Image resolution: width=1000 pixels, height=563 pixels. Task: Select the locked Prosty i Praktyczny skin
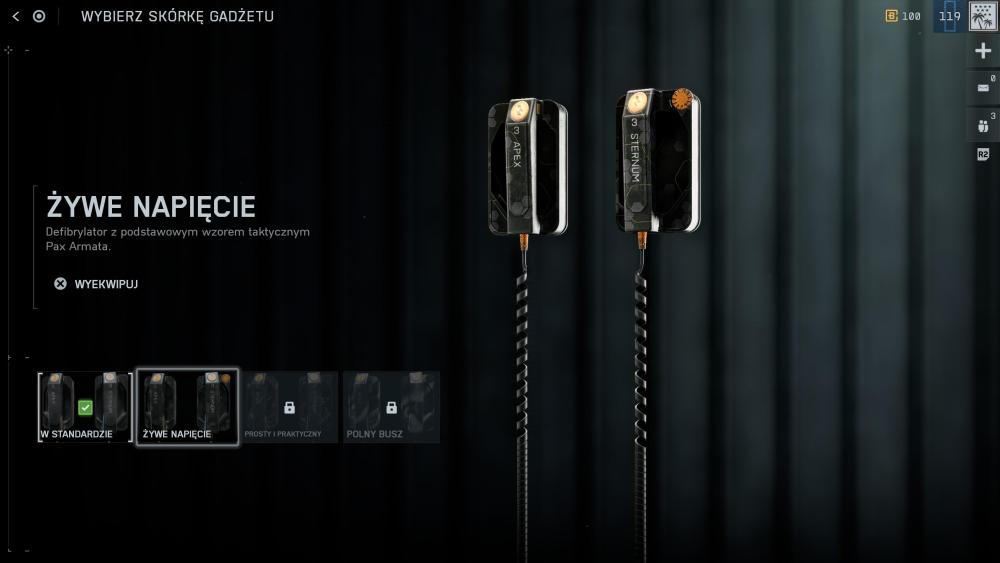pyautogui.click(x=289, y=406)
